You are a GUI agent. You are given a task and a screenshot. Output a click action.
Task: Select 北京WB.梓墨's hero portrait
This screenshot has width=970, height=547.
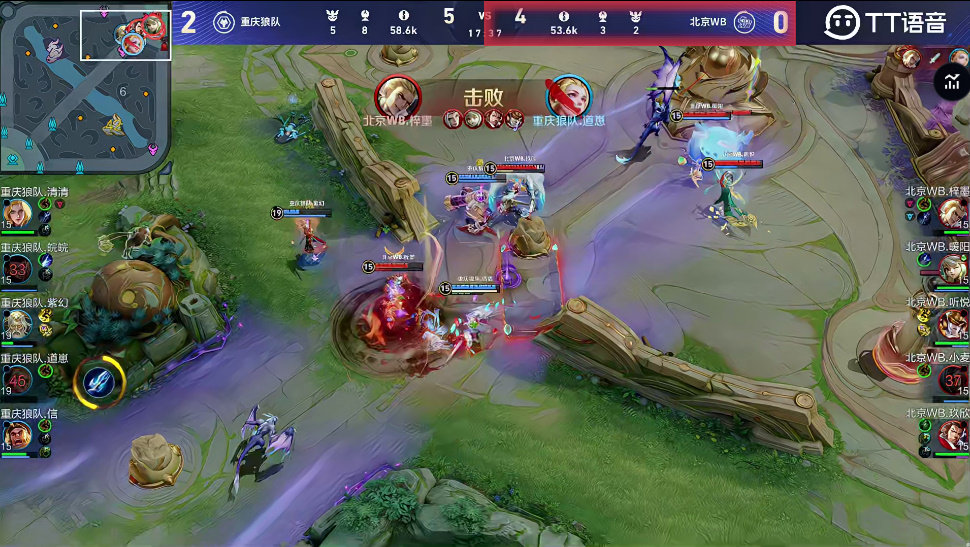(x=952, y=213)
